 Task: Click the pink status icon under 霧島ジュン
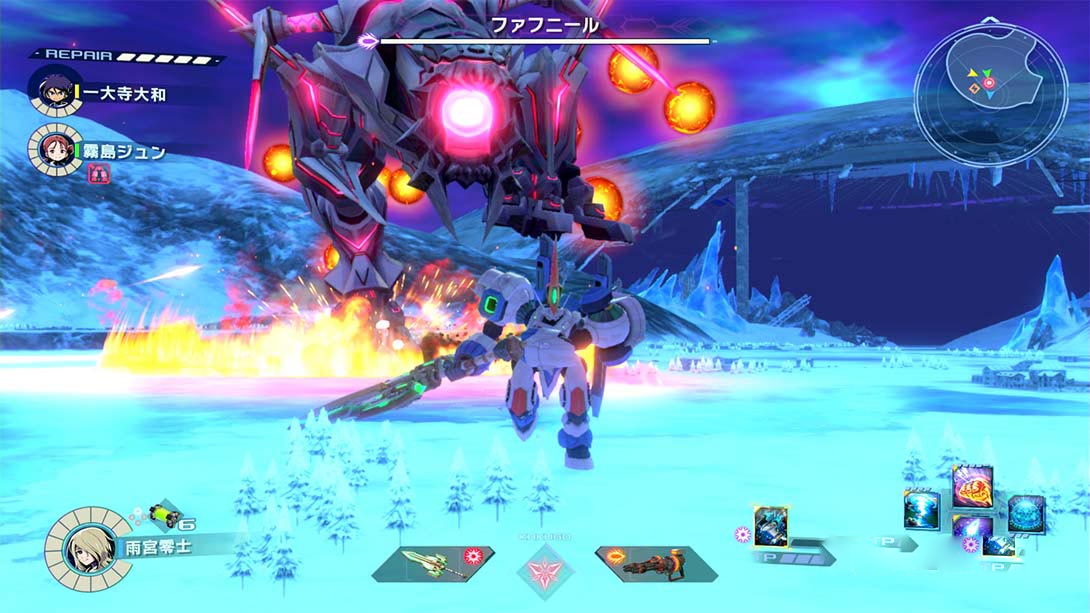click(98, 174)
